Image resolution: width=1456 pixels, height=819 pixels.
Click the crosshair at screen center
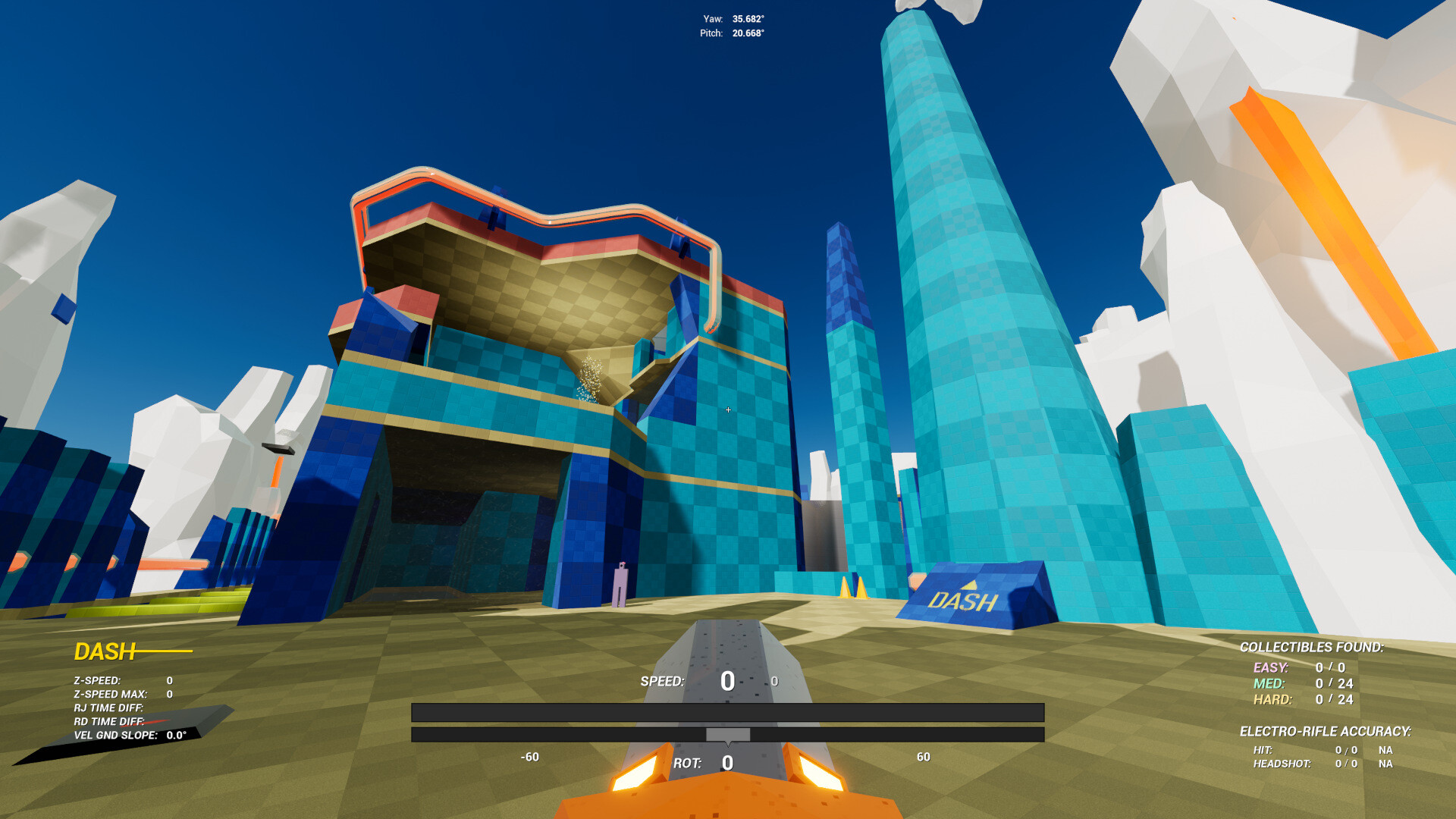[x=728, y=409]
